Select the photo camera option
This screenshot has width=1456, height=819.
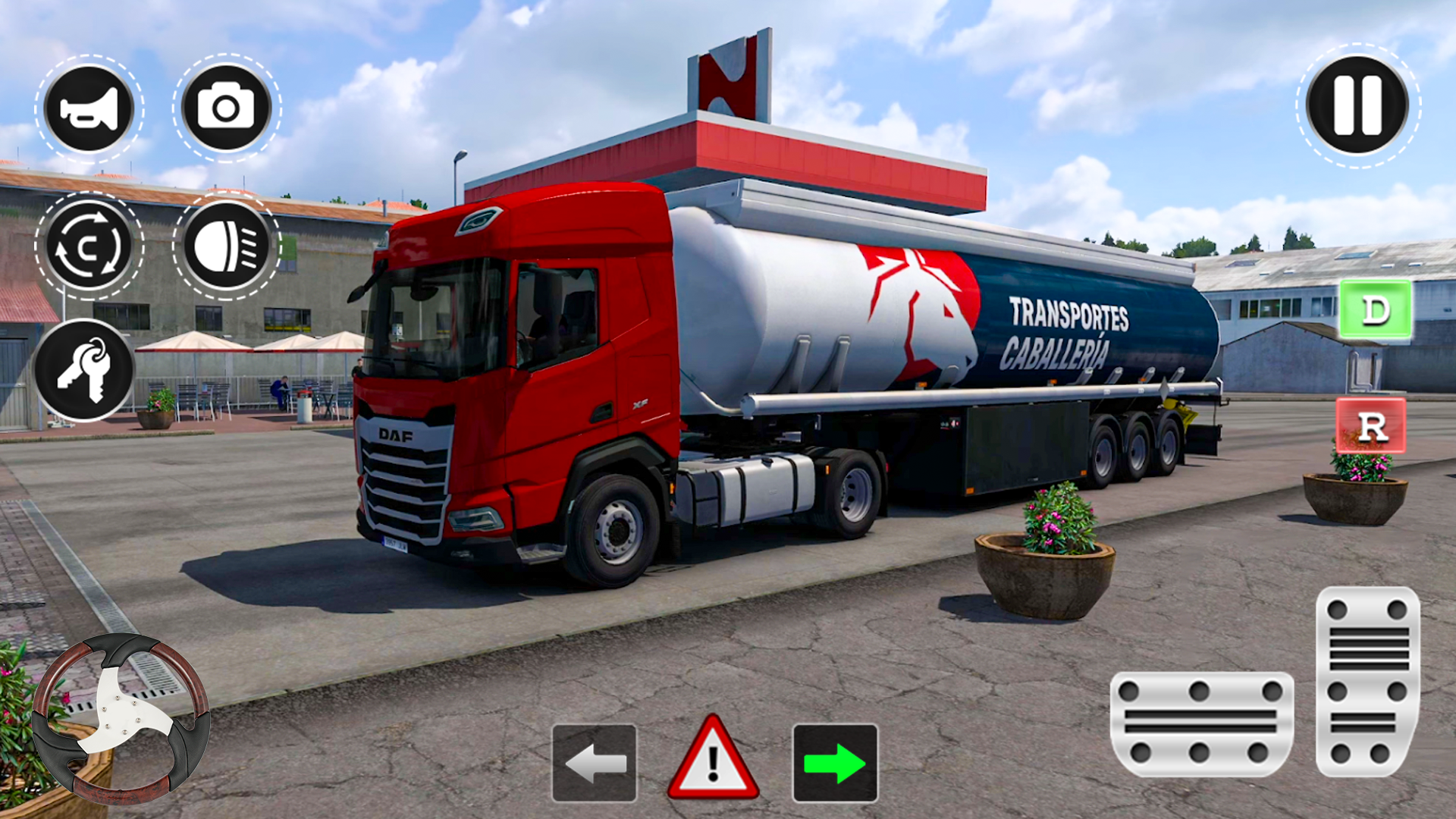pos(226,108)
